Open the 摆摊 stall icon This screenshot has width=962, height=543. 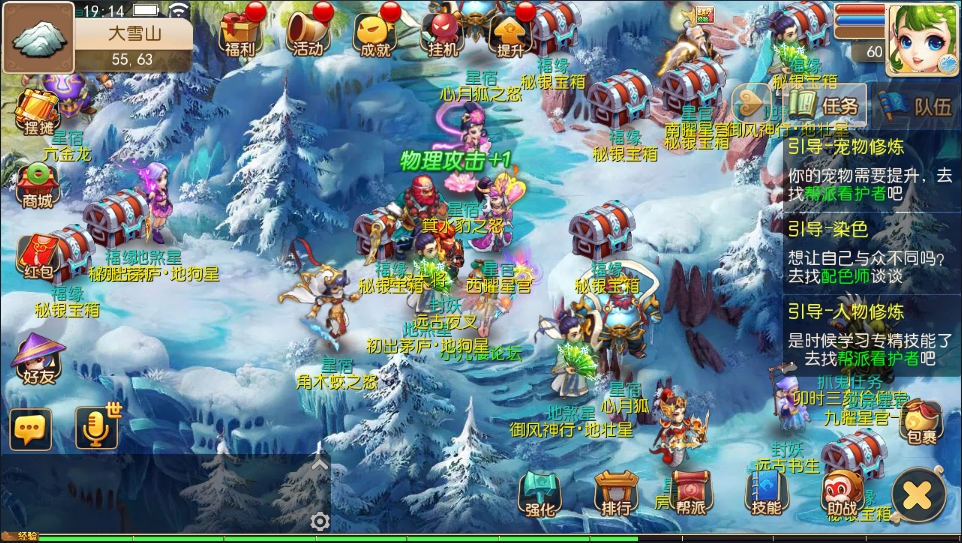(x=37, y=111)
